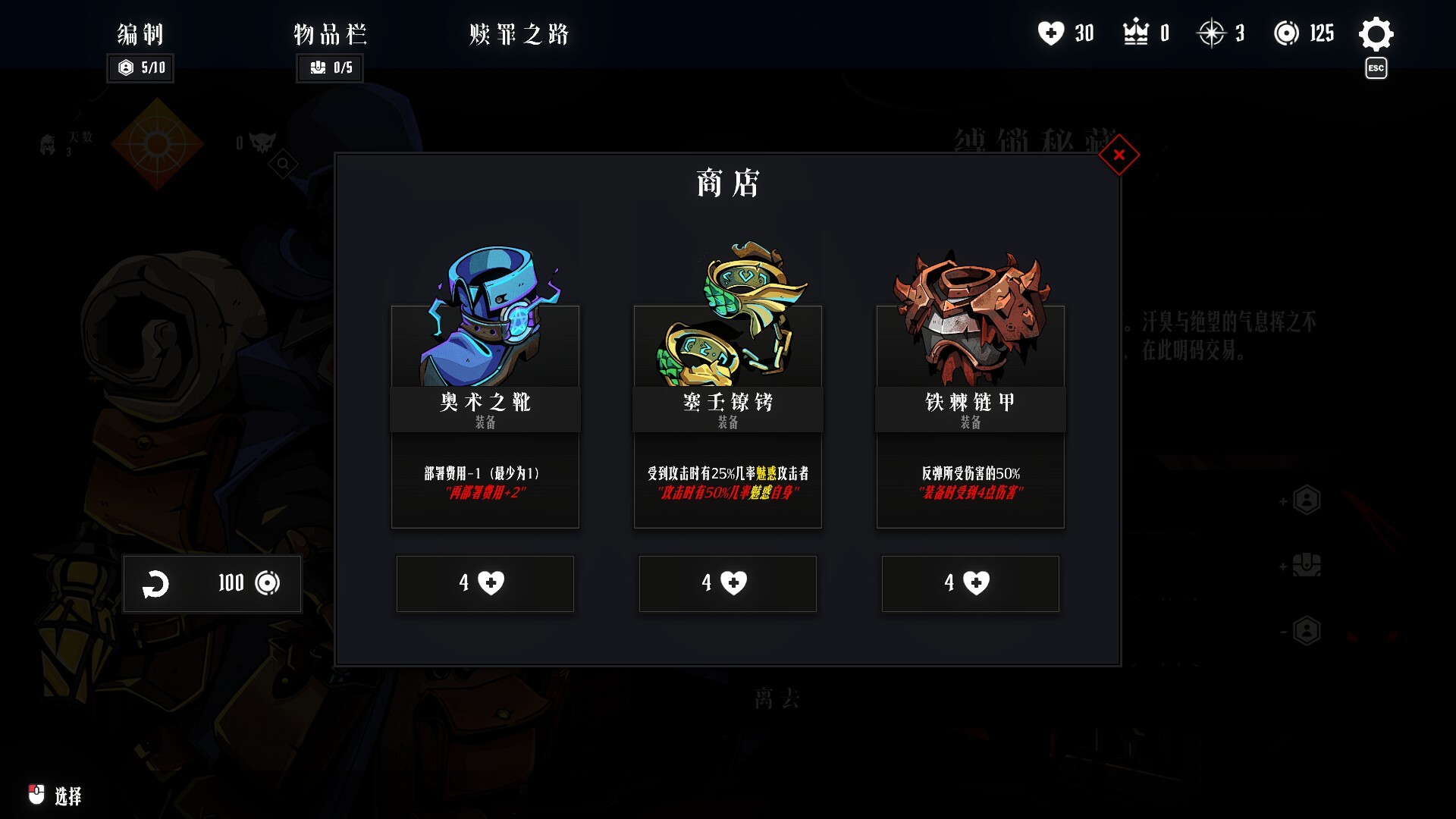This screenshot has width=1456, height=819.
Task: Open the 编制 menu
Action: point(140,34)
